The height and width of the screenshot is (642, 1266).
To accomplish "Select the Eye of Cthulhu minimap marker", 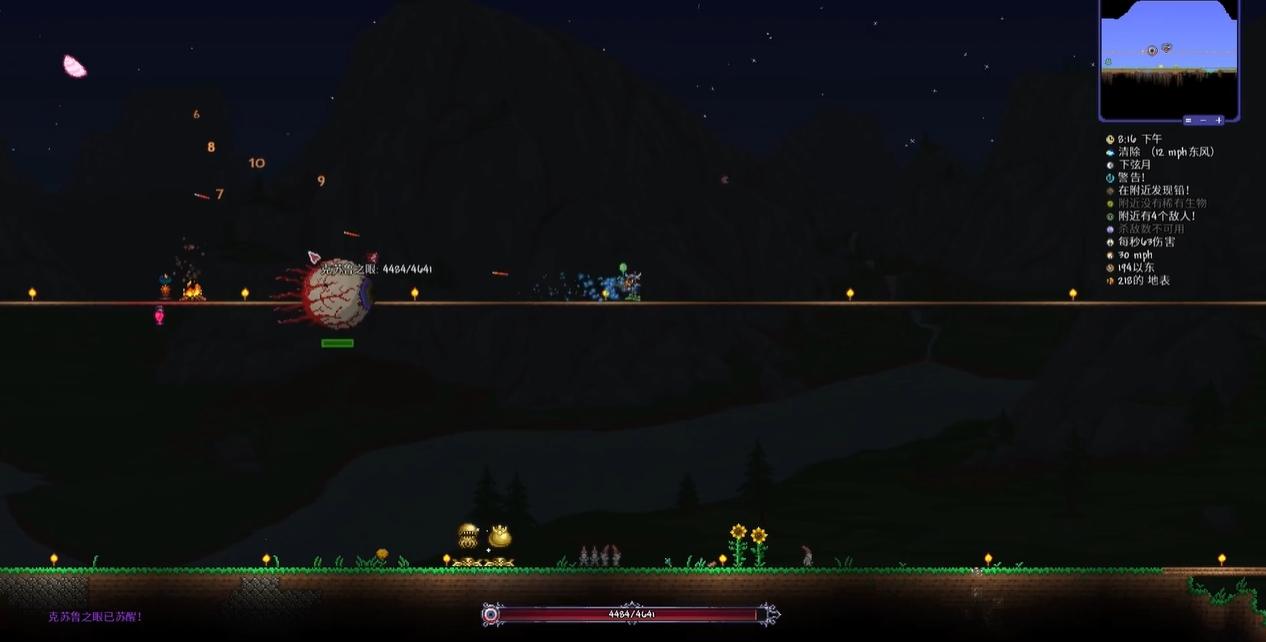I will click(1152, 51).
